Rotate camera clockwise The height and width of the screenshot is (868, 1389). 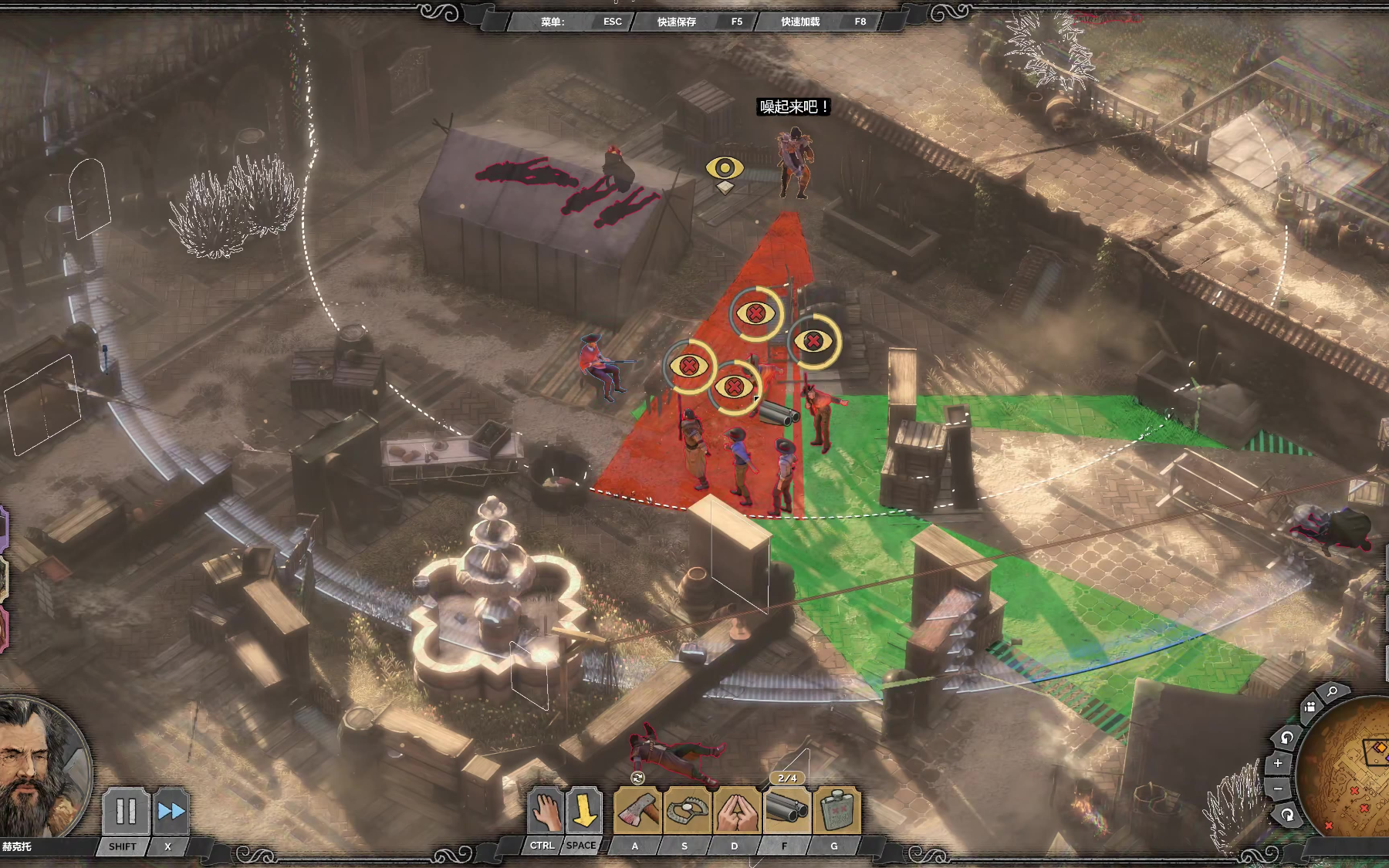click(x=1288, y=814)
